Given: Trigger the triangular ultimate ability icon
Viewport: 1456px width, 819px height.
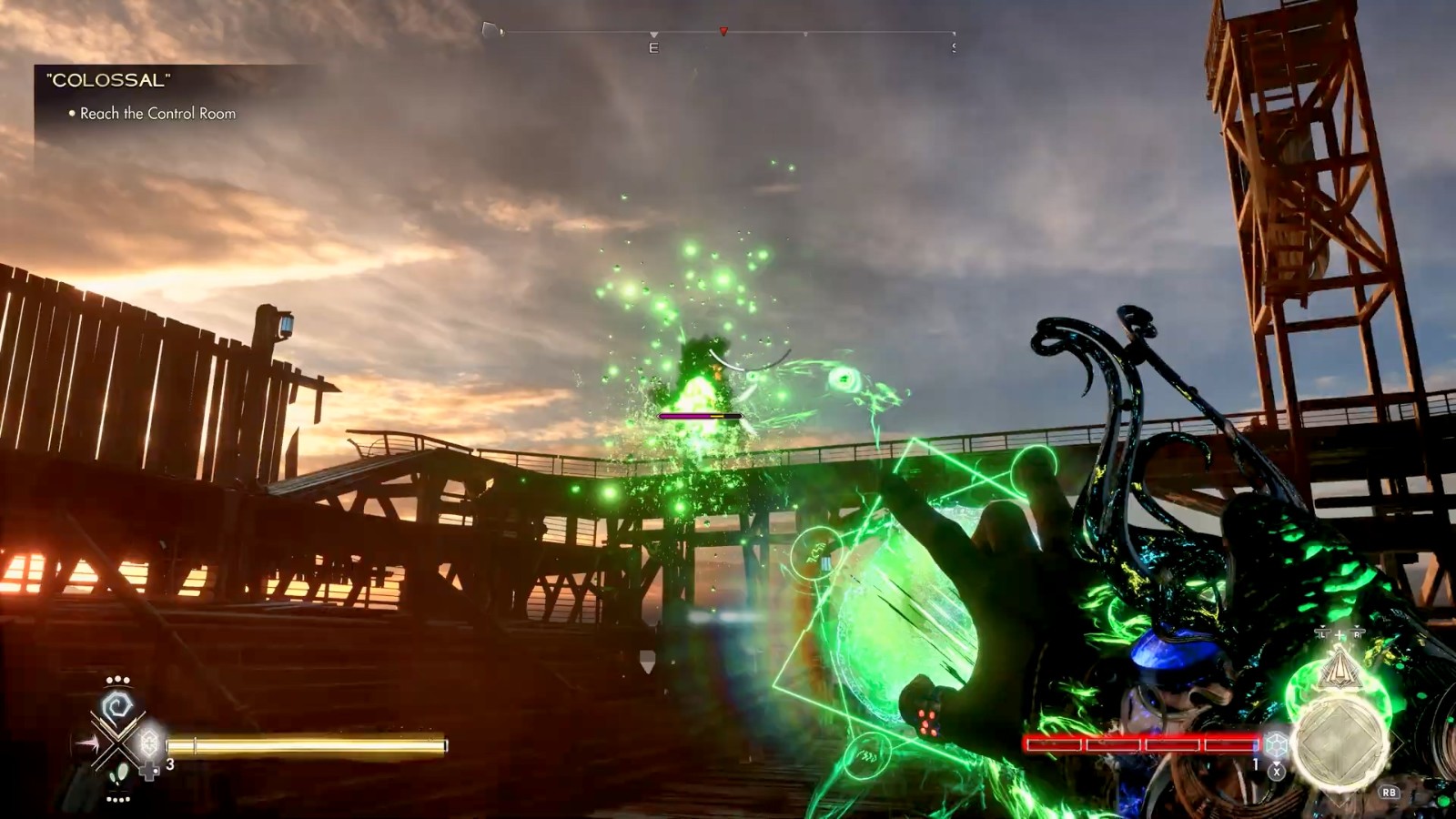Looking at the screenshot, I should click(1340, 670).
